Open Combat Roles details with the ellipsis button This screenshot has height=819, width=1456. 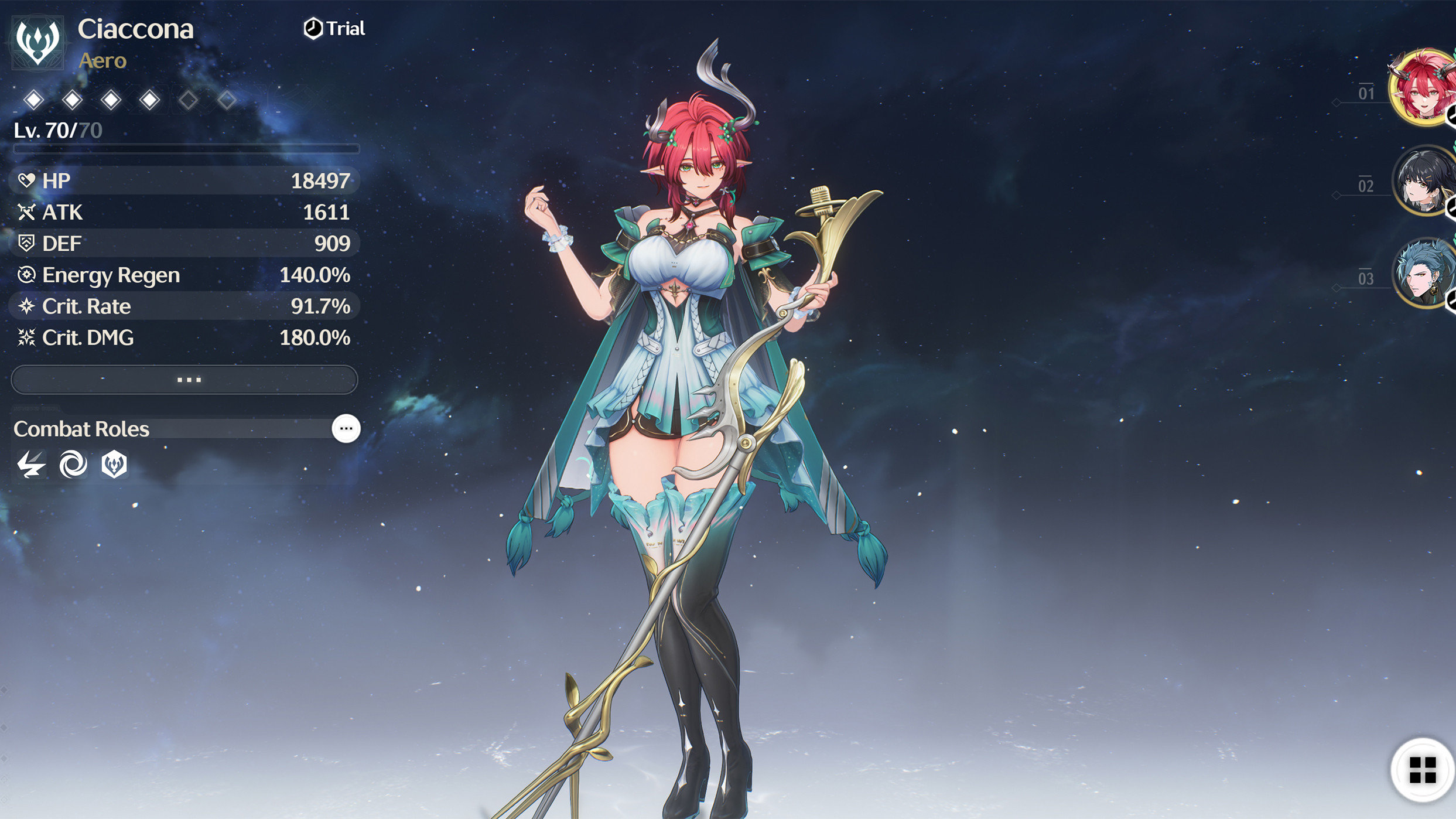point(346,428)
